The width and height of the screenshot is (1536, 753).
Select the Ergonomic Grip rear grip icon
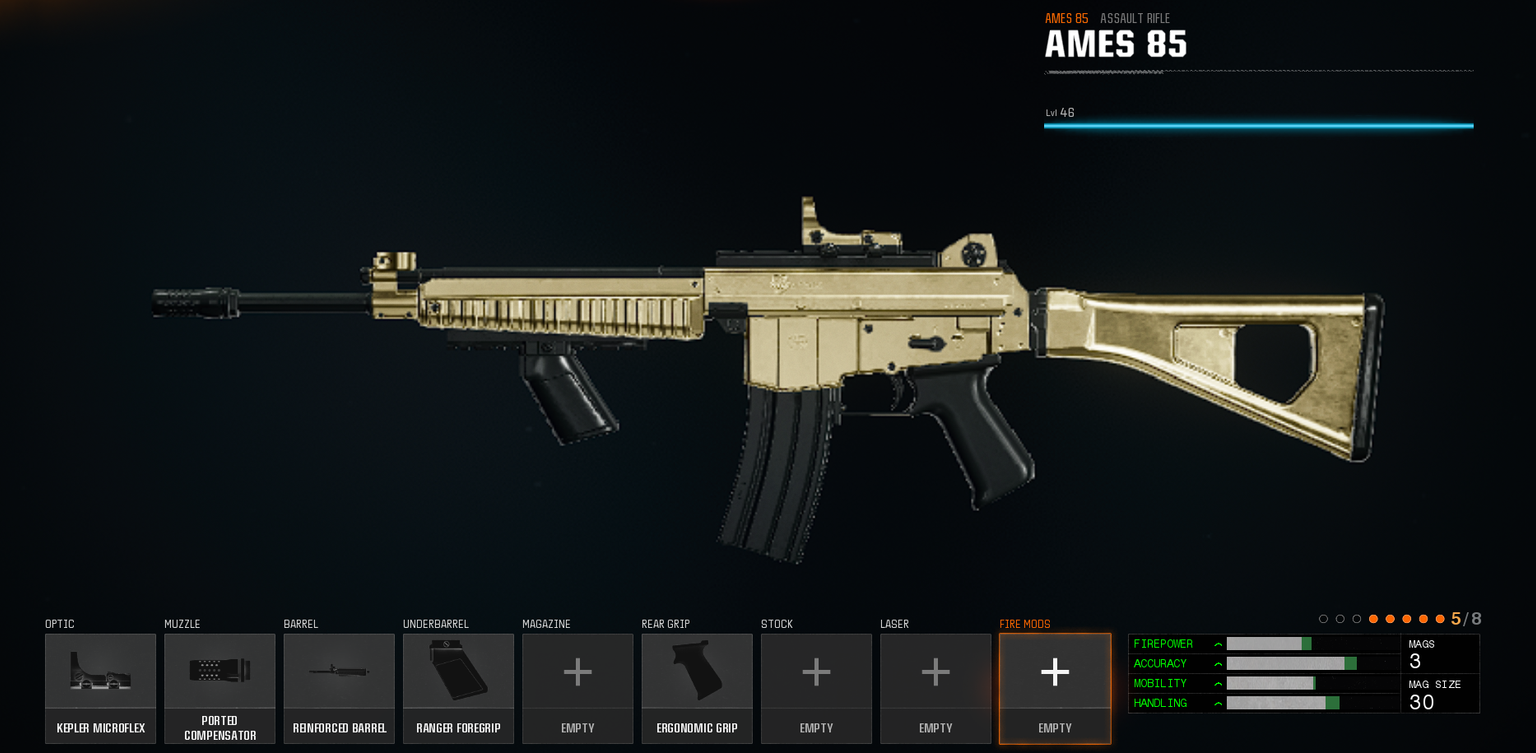(x=697, y=671)
